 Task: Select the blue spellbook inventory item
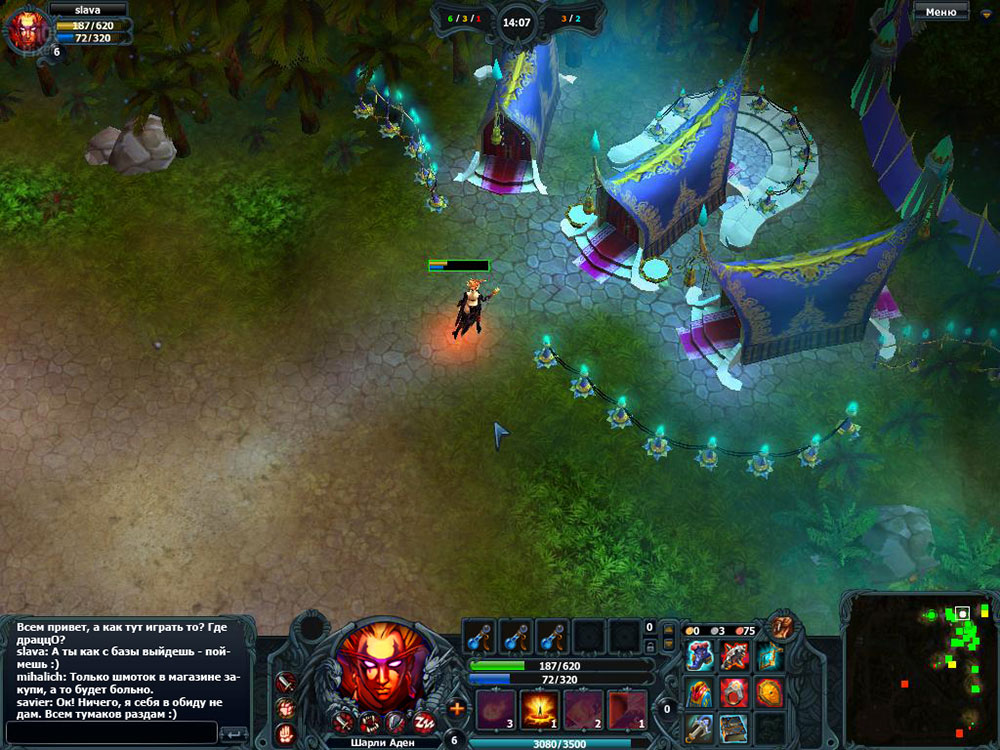point(734,726)
